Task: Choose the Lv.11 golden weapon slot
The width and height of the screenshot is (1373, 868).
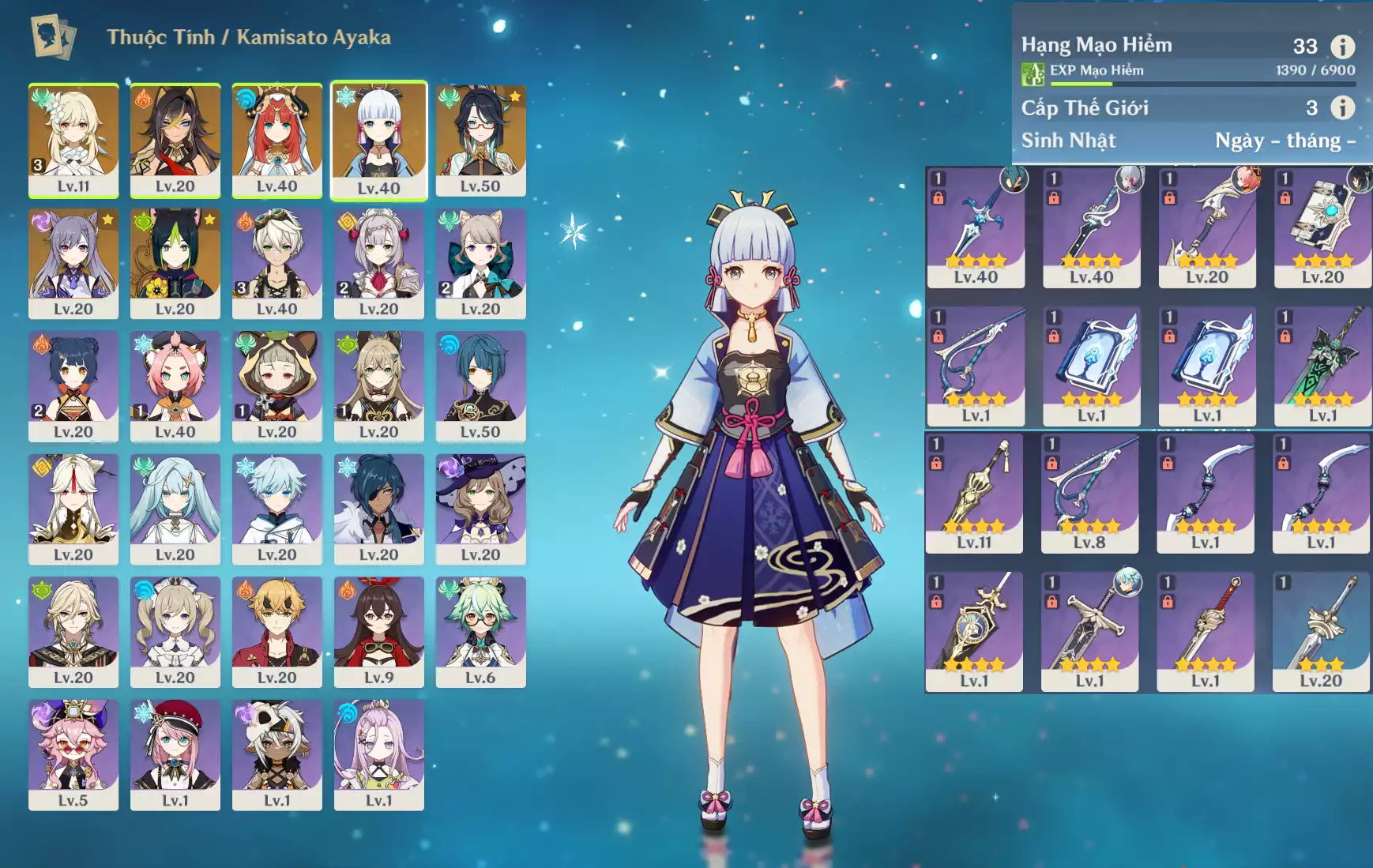Action: pos(974,492)
